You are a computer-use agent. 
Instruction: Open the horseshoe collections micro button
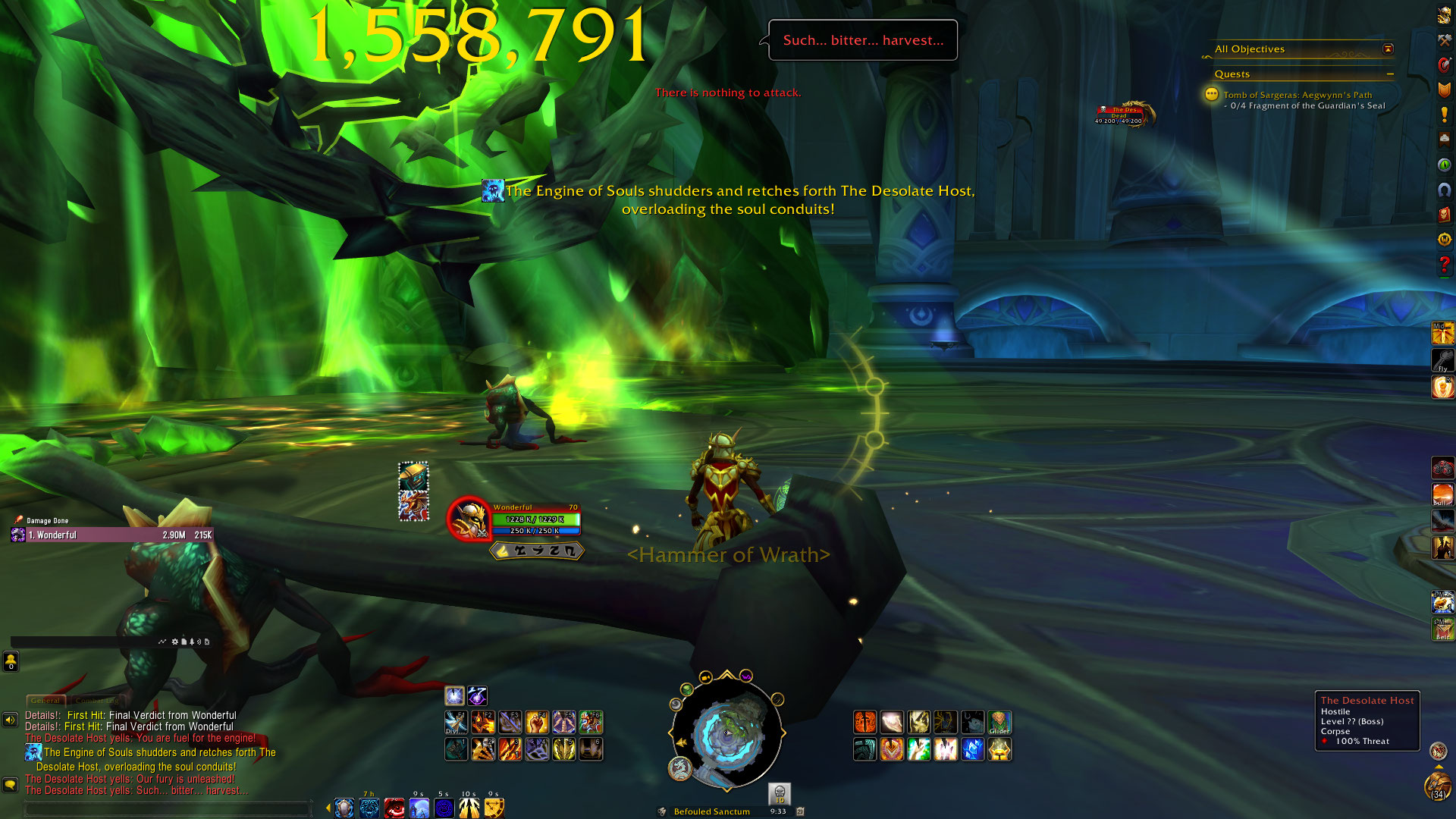pyautogui.click(x=1444, y=190)
